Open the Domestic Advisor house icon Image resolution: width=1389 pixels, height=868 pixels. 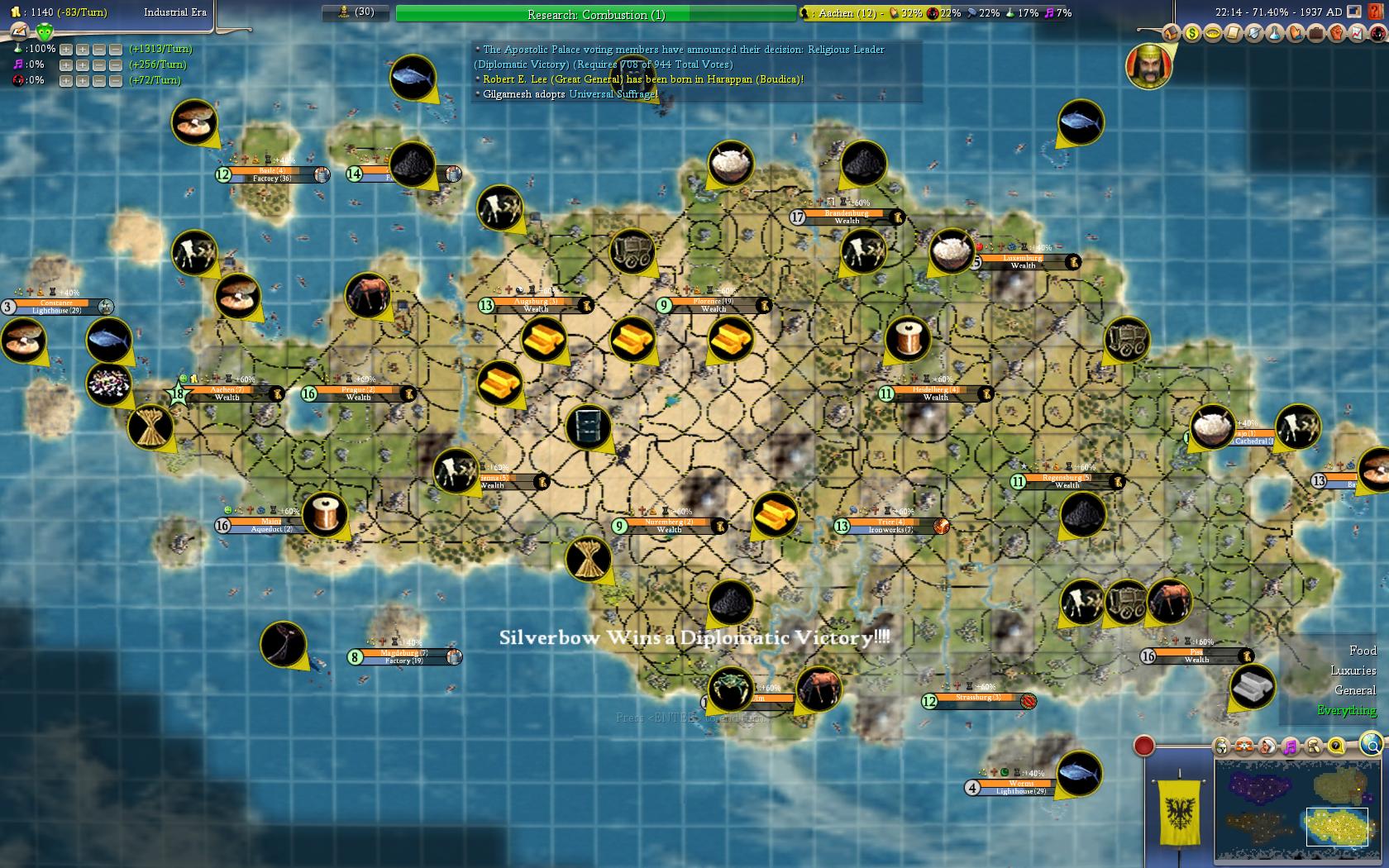[1171, 33]
